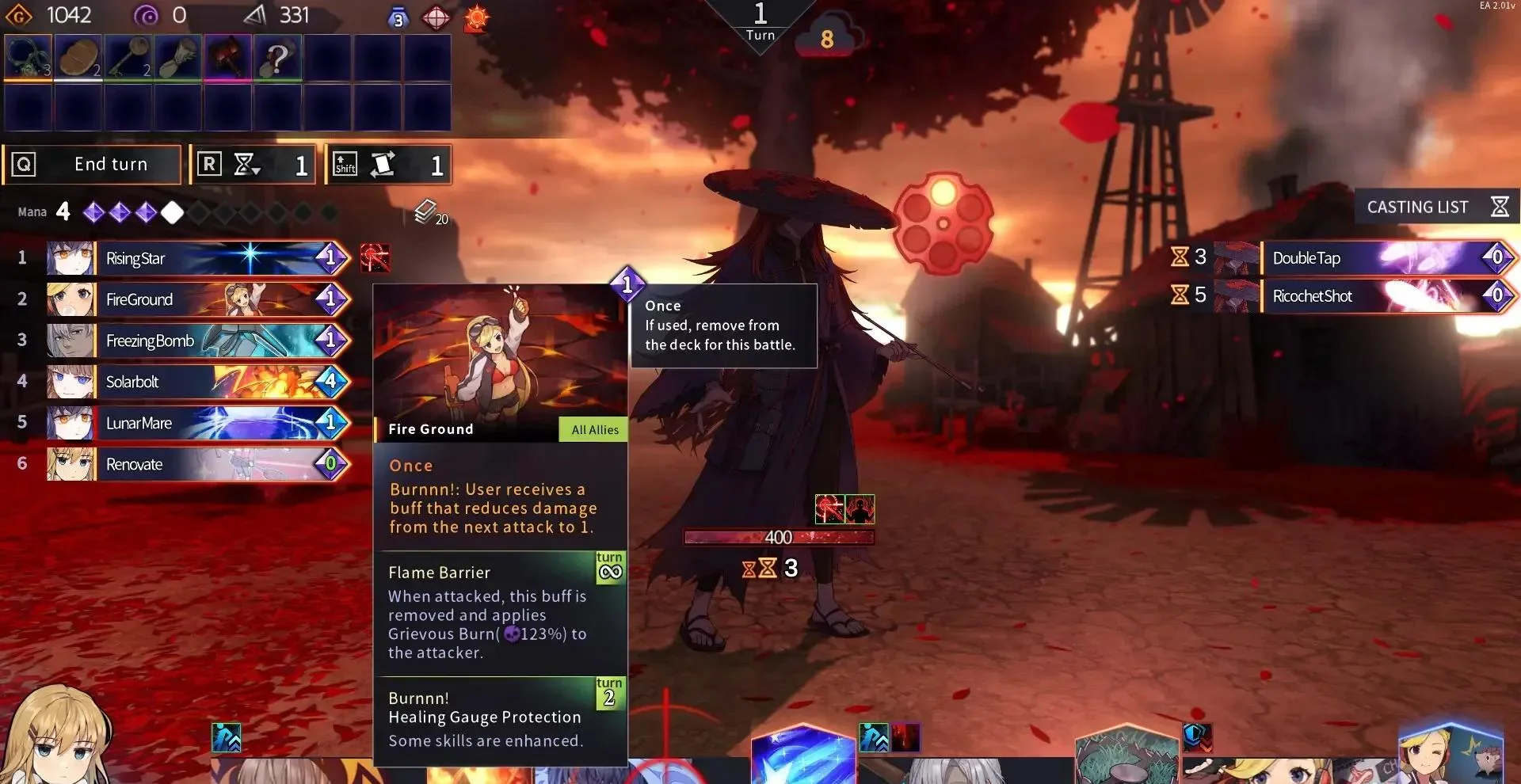Choose the Freezing Bomb skill card

[x=198, y=341]
